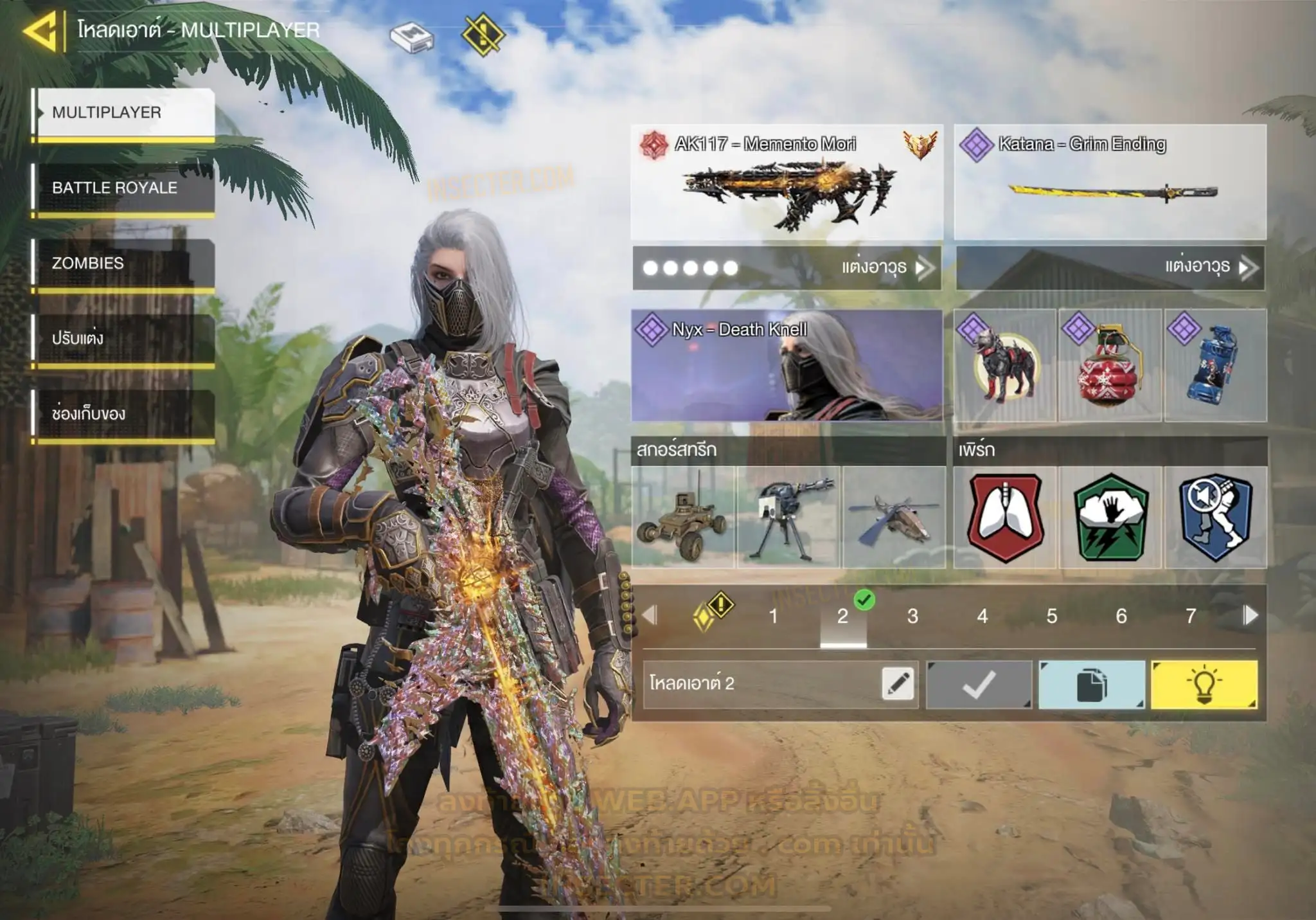Go back using the yellow arrow

pyautogui.click(x=41, y=30)
